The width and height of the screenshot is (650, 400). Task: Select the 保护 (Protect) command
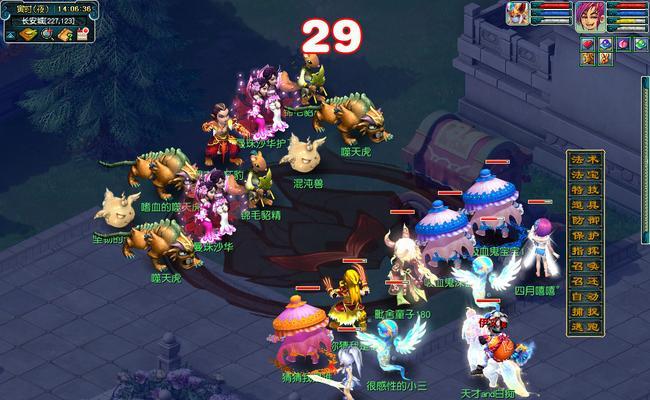(x=584, y=234)
